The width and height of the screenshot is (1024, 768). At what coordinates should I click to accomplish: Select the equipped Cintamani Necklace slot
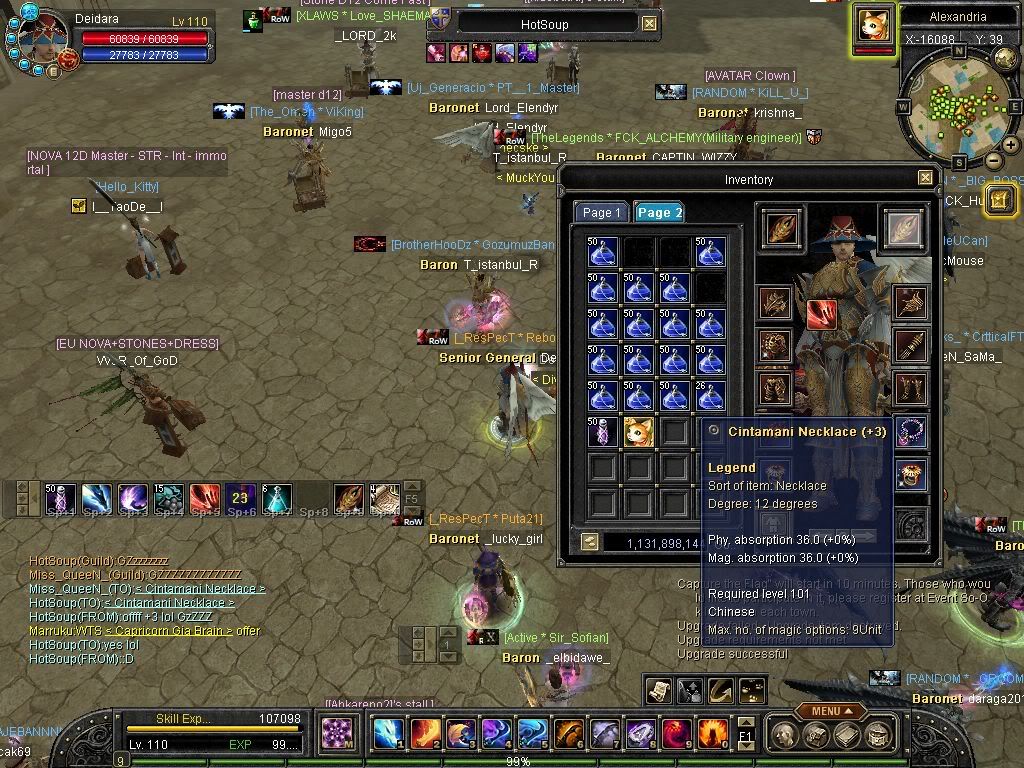point(910,432)
